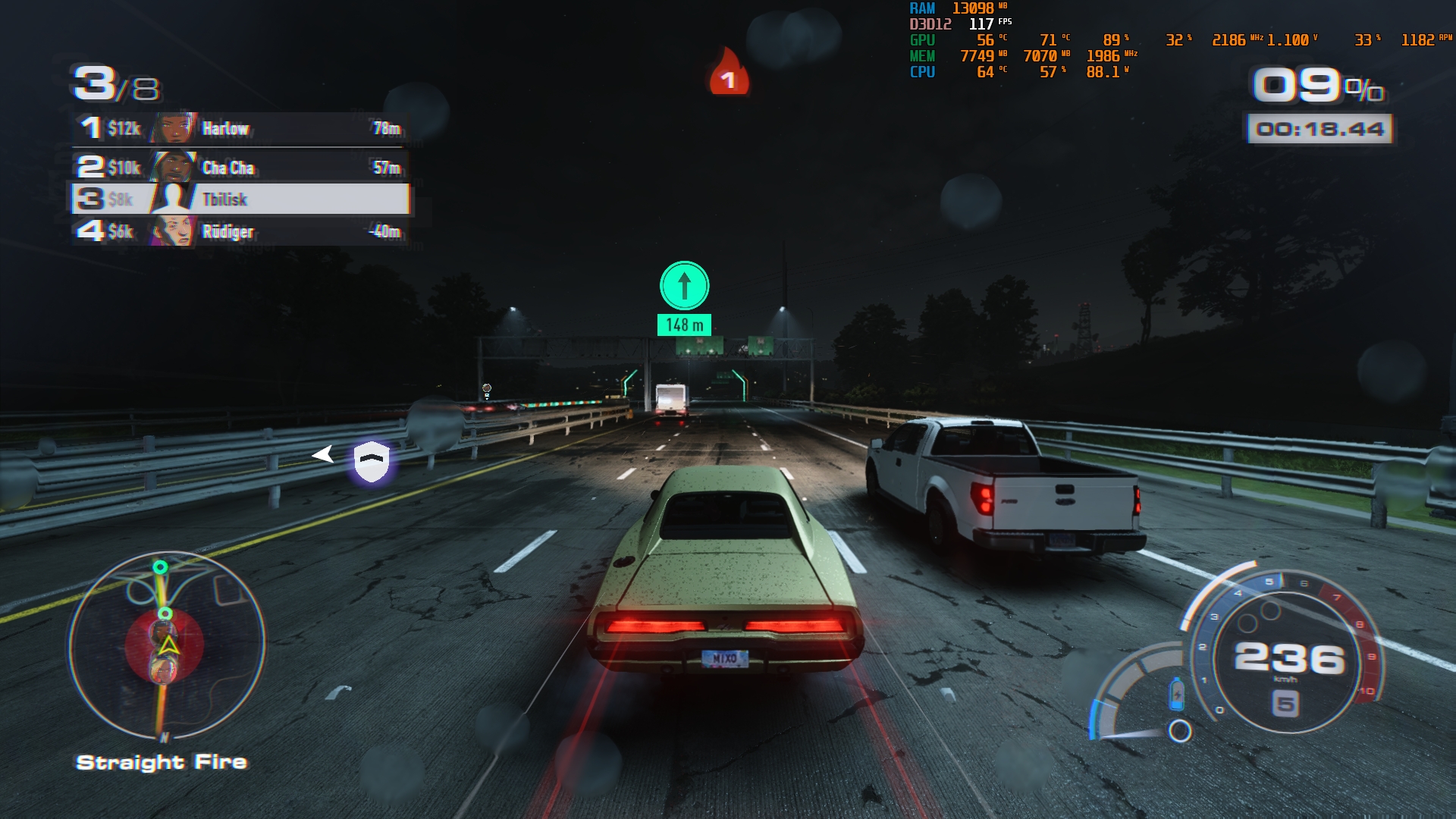The image size is (1456, 819).
Task: Select Harlow's row in the leaderboard
Action: [x=241, y=128]
